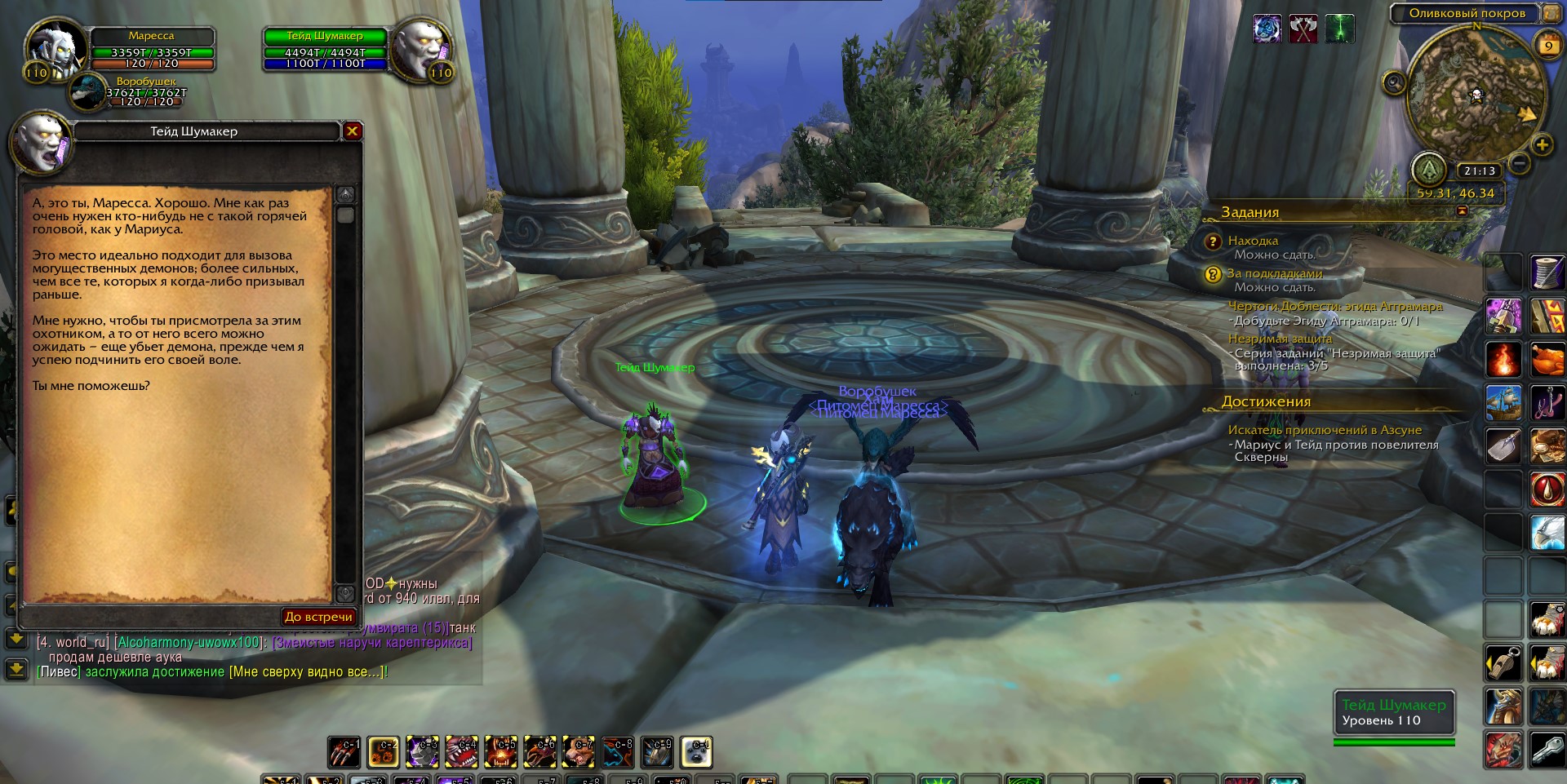Open the calendar showing day 9
Viewport: 1567px width, 784px height.
[x=1547, y=46]
